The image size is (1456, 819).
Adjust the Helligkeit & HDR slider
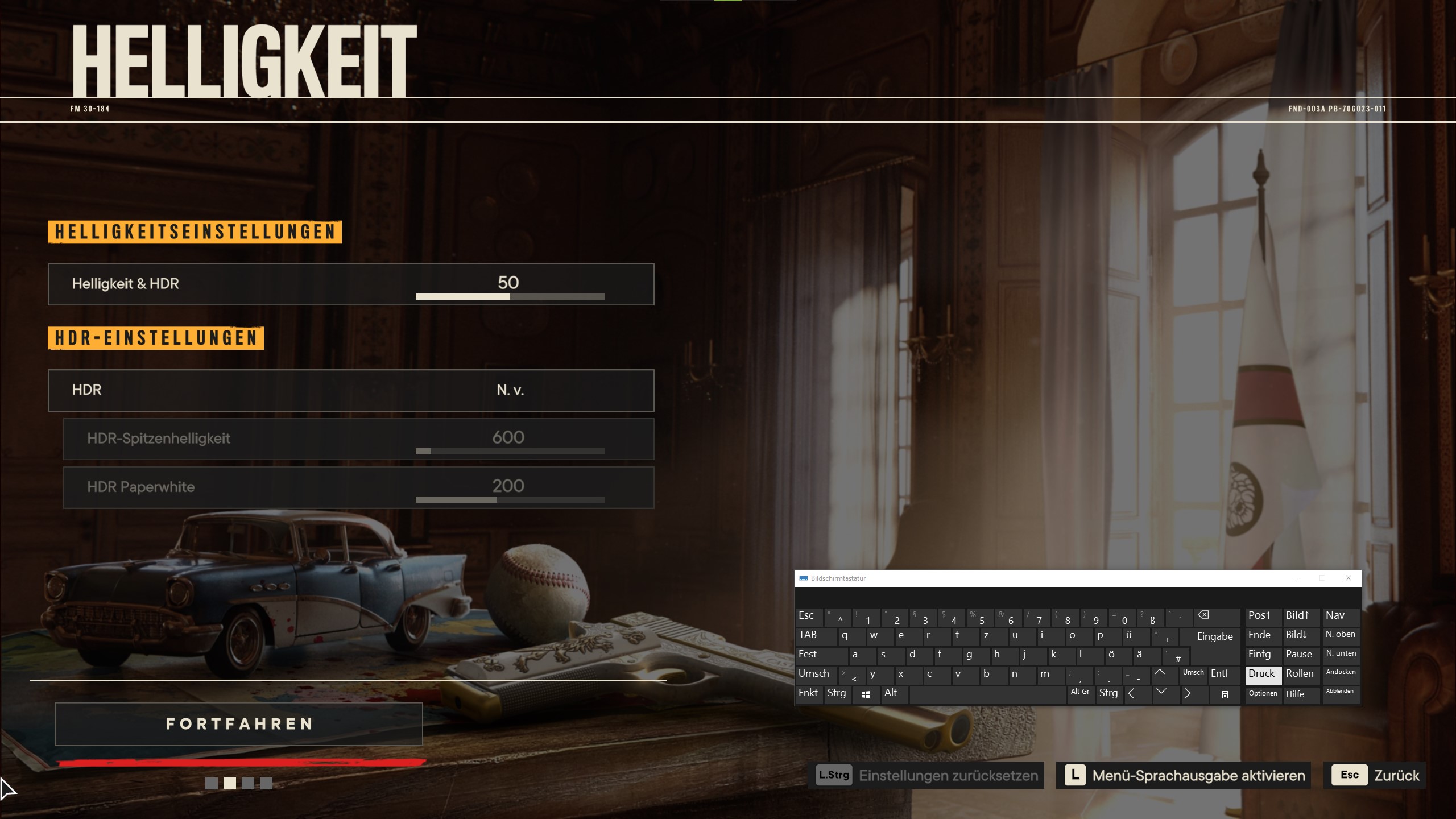click(x=510, y=296)
